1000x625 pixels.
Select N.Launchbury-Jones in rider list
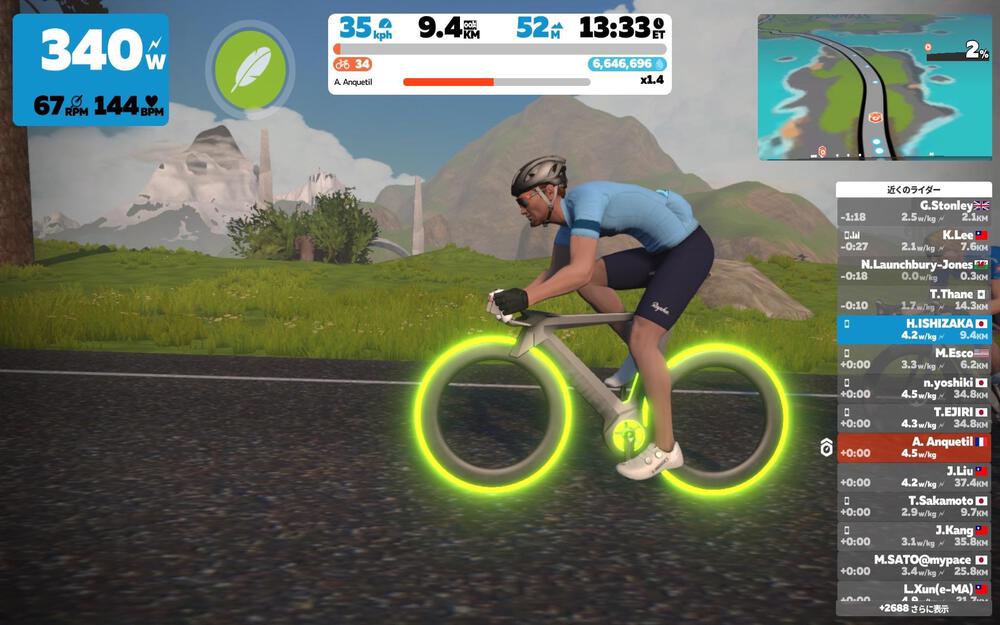coord(913,270)
